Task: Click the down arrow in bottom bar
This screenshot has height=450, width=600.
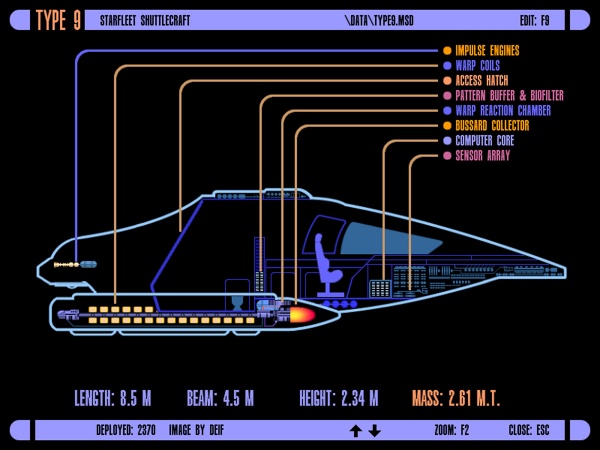Action: (375, 431)
